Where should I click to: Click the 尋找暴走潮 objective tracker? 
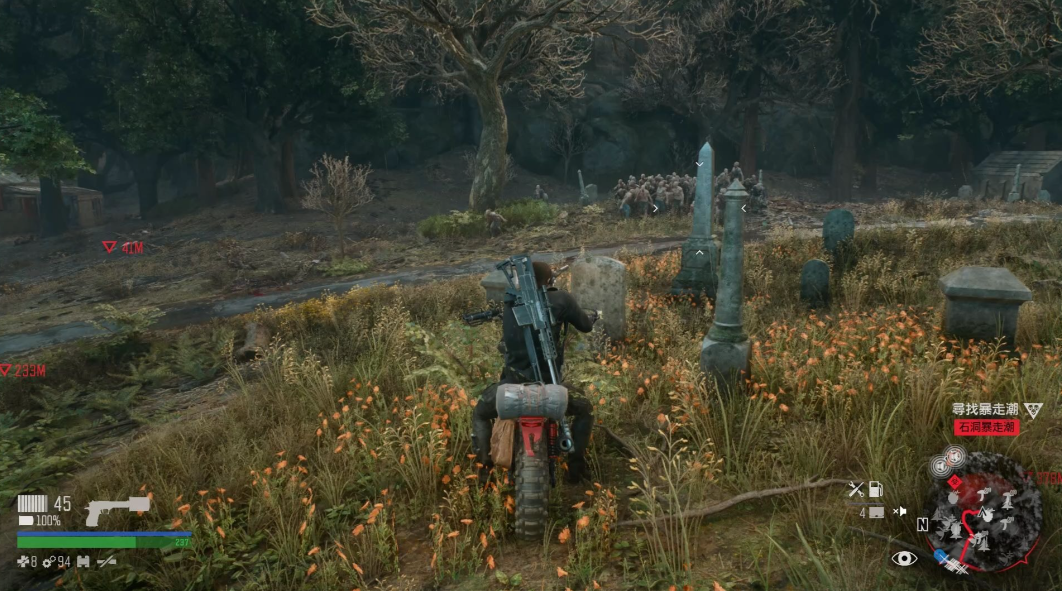coord(983,409)
